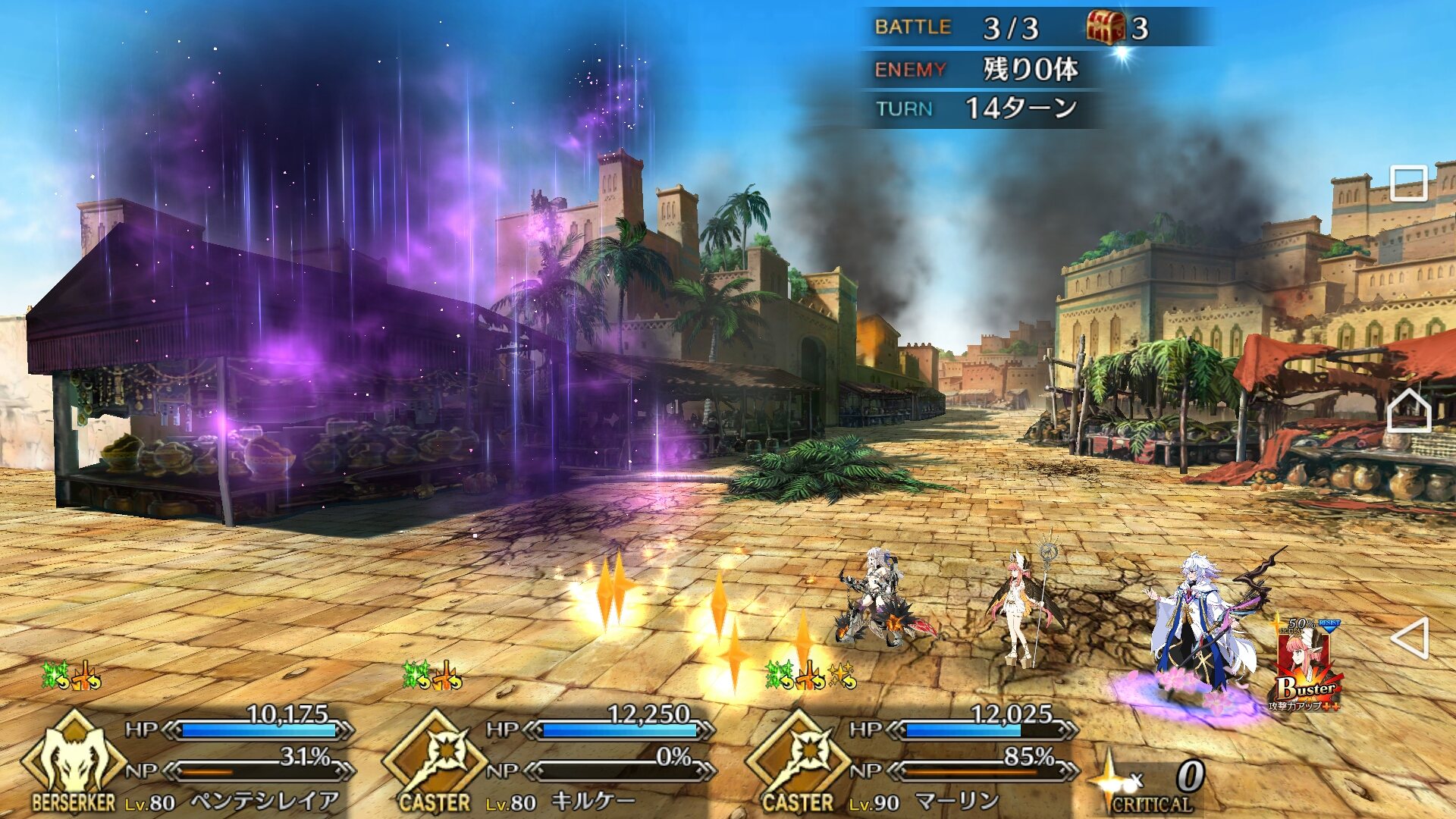The width and height of the screenshot is (1456, 819).
Task: Tap the Android back triangle button
Action: [x=1410, y=638]
